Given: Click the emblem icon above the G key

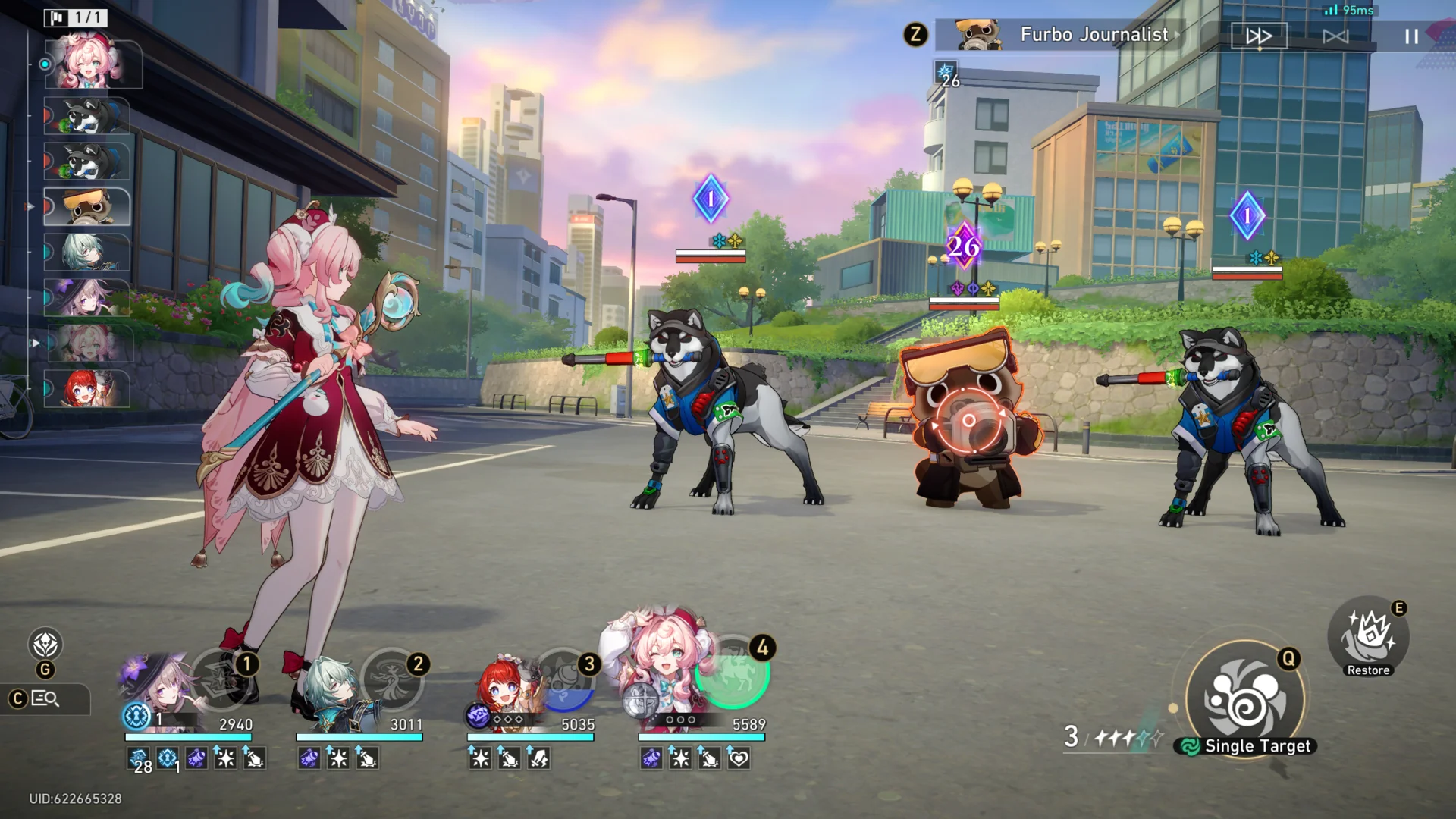Looking at the screenshot, I should pos(45,645).
